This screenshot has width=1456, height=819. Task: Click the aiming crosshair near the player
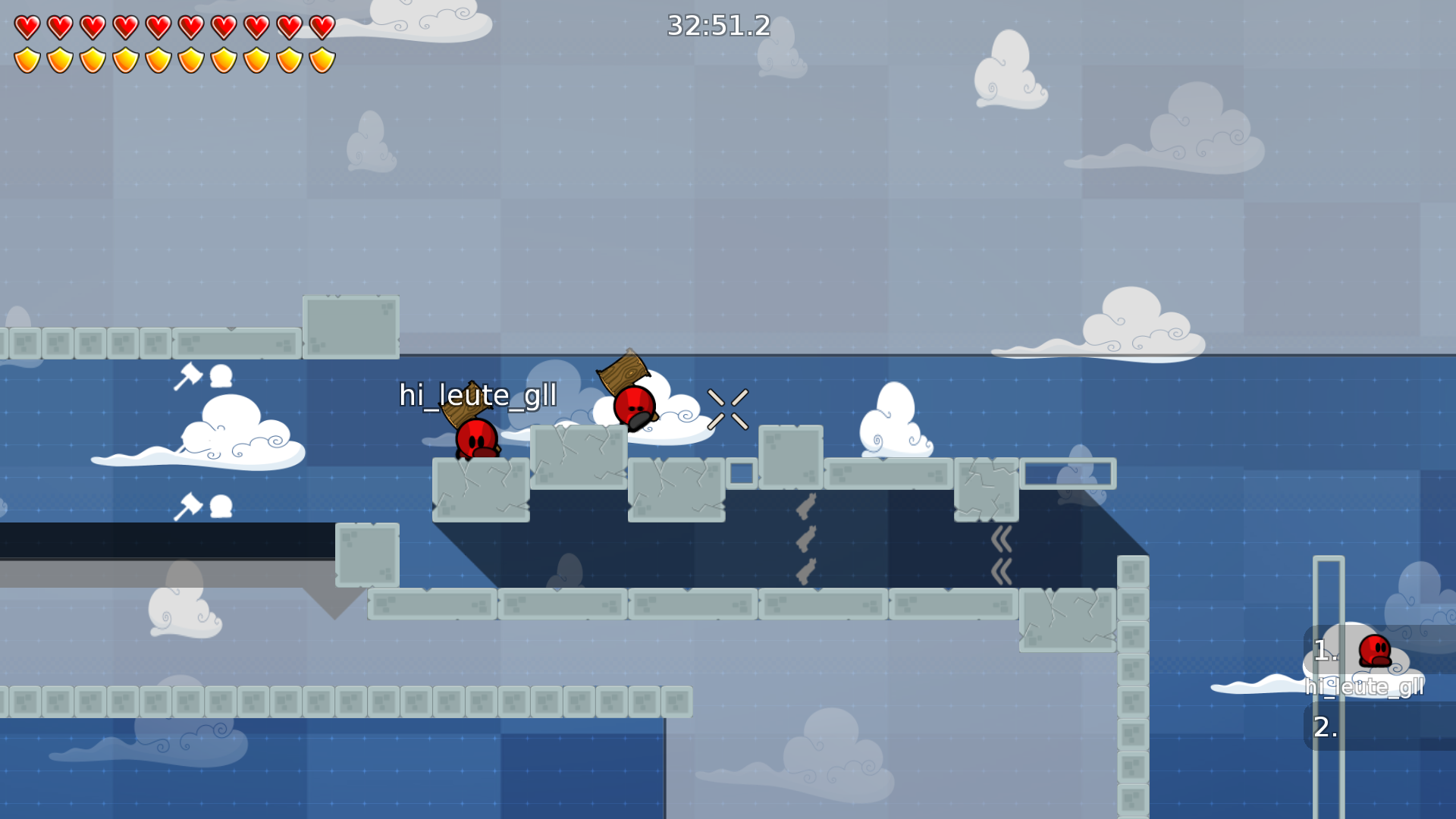click(730, 407)
